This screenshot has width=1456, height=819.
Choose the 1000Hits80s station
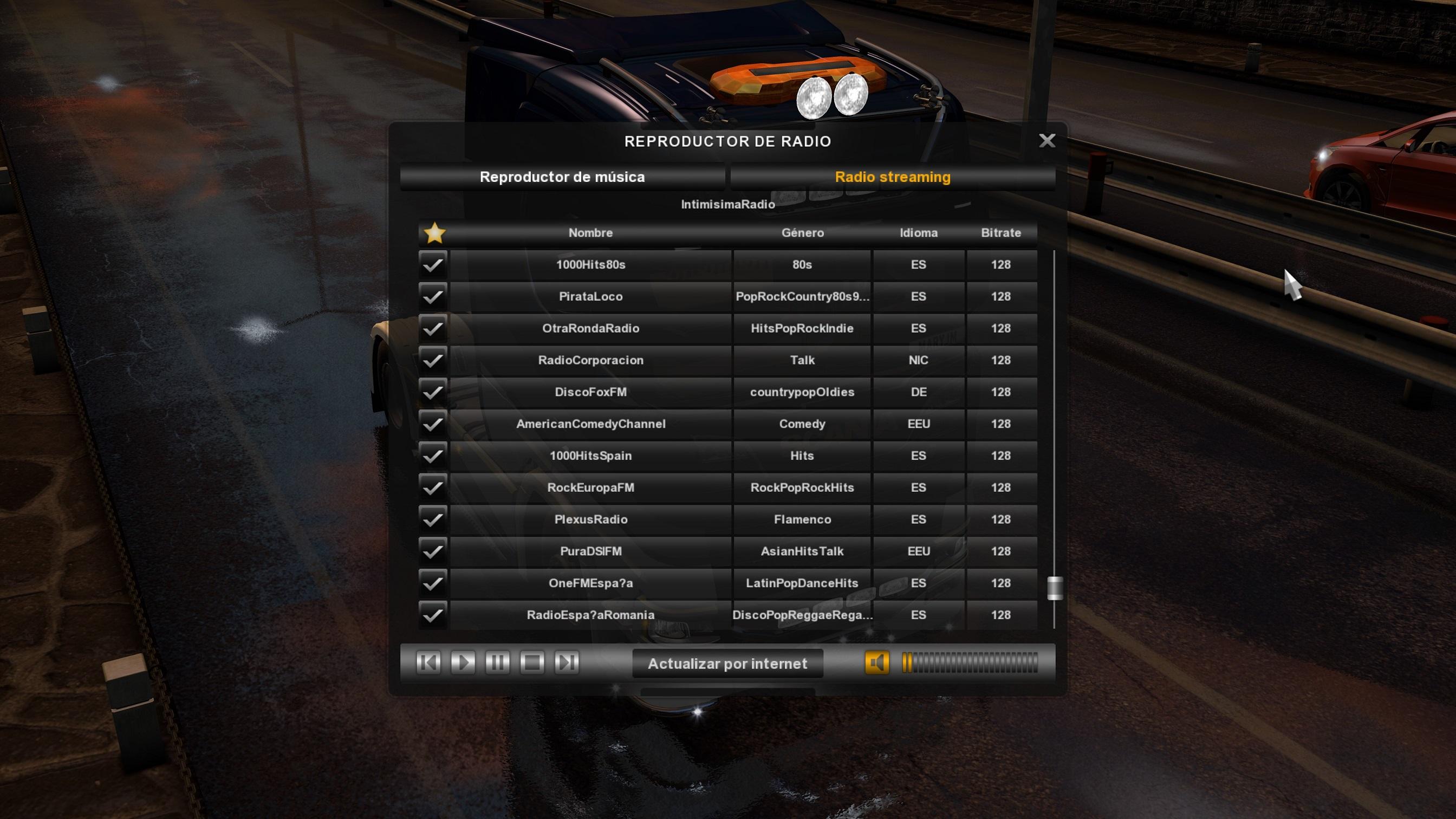point(590,264)
